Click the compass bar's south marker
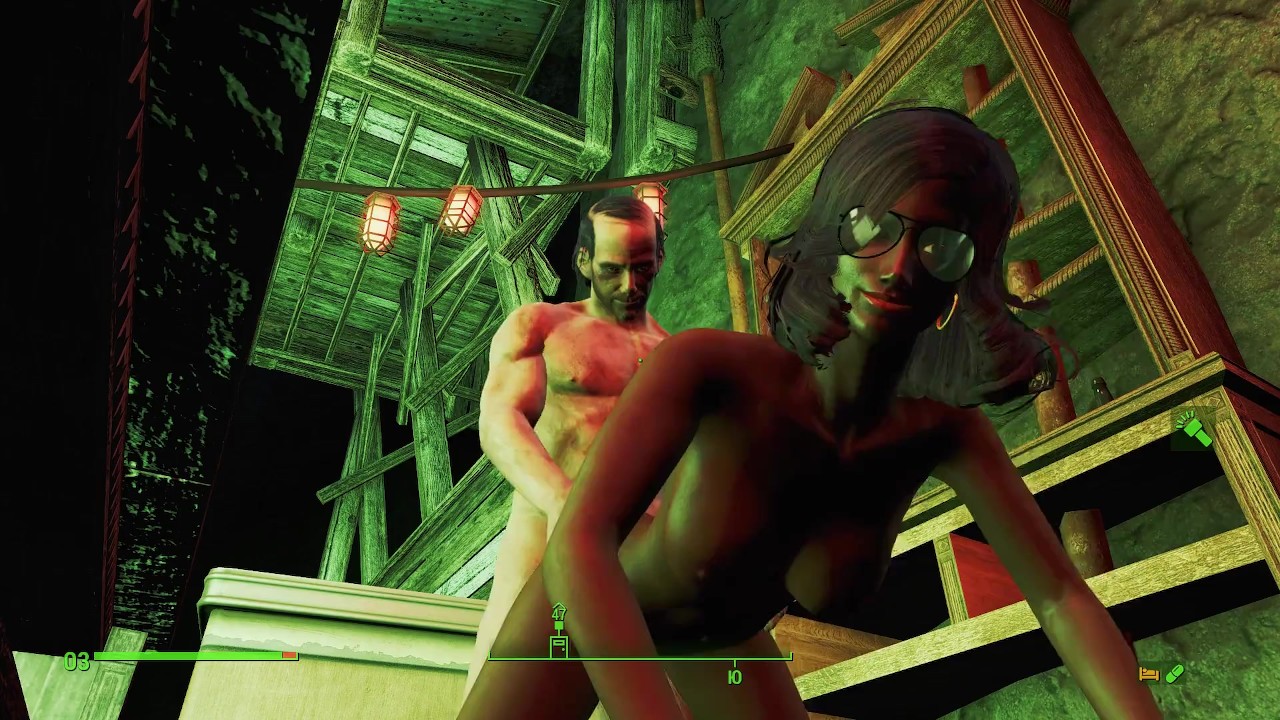Image resolution: width=1280 pixels, height=720 pixels. [735, 677]
